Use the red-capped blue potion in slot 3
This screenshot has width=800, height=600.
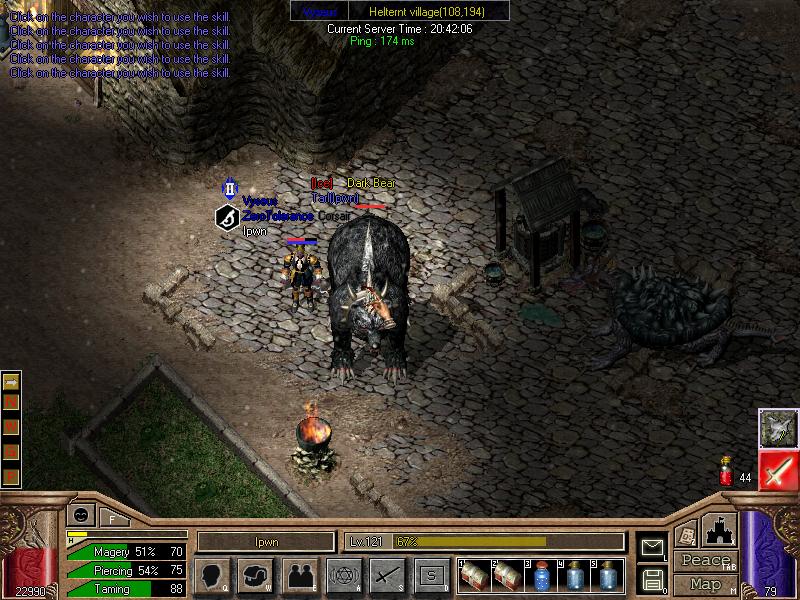(541, 576)
